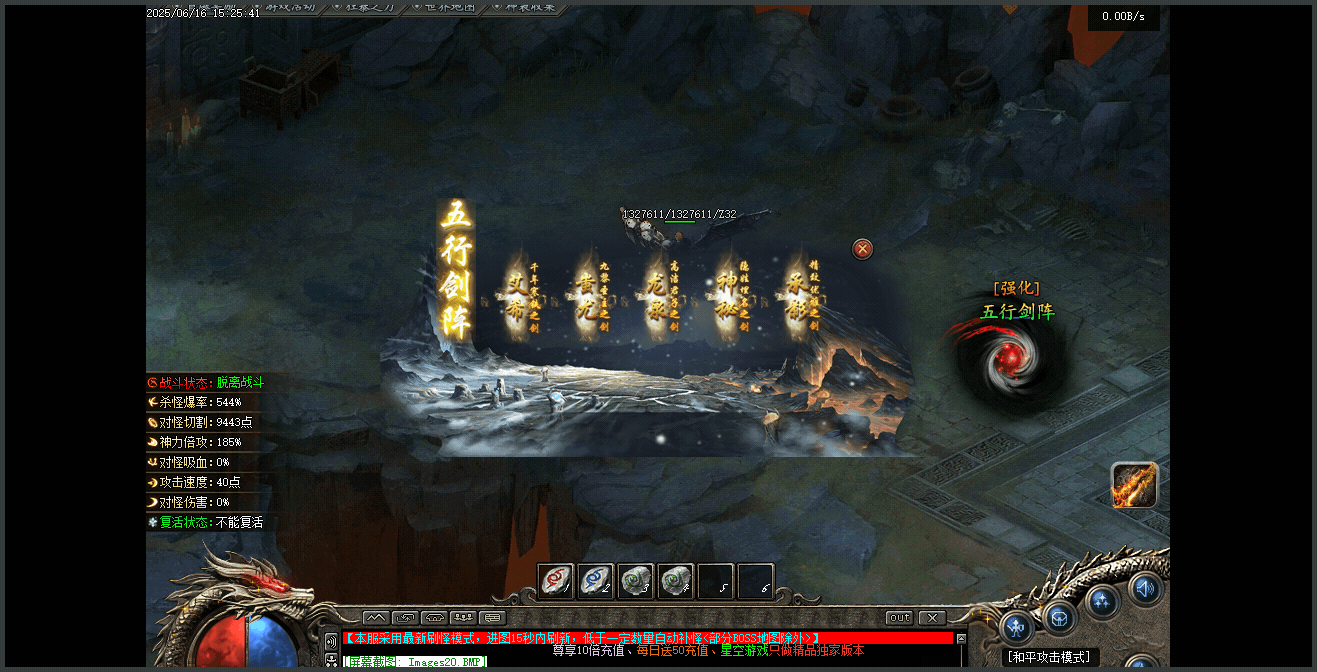
Task: Click the mountain-shaped chat channel button
Action: [375, 618]
